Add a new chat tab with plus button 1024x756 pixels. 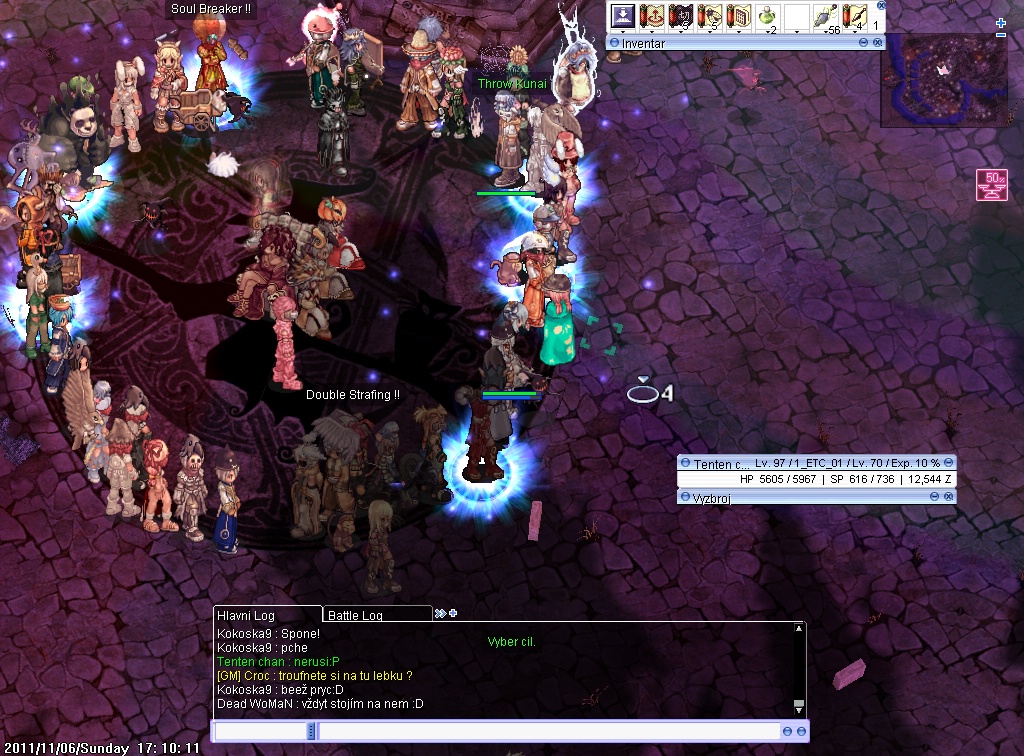click(452, 613)
